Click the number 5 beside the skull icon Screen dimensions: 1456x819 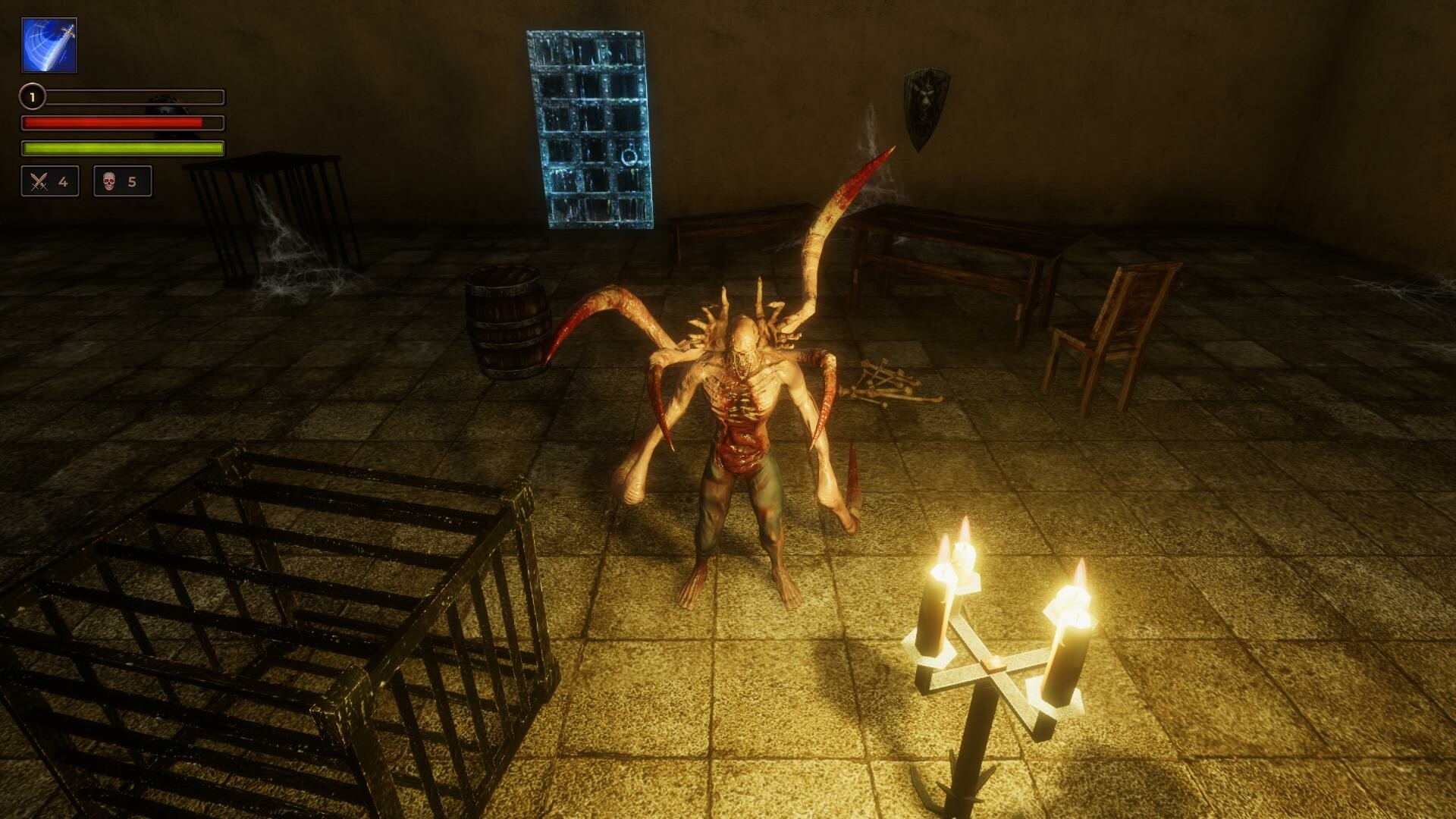[132, 181]
